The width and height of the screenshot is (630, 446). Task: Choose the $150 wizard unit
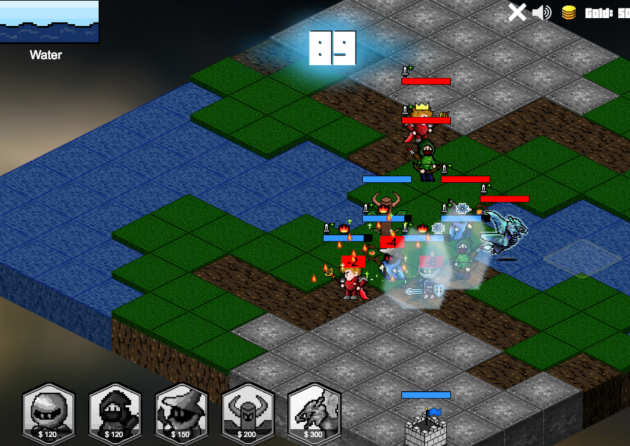pos(181,412)
